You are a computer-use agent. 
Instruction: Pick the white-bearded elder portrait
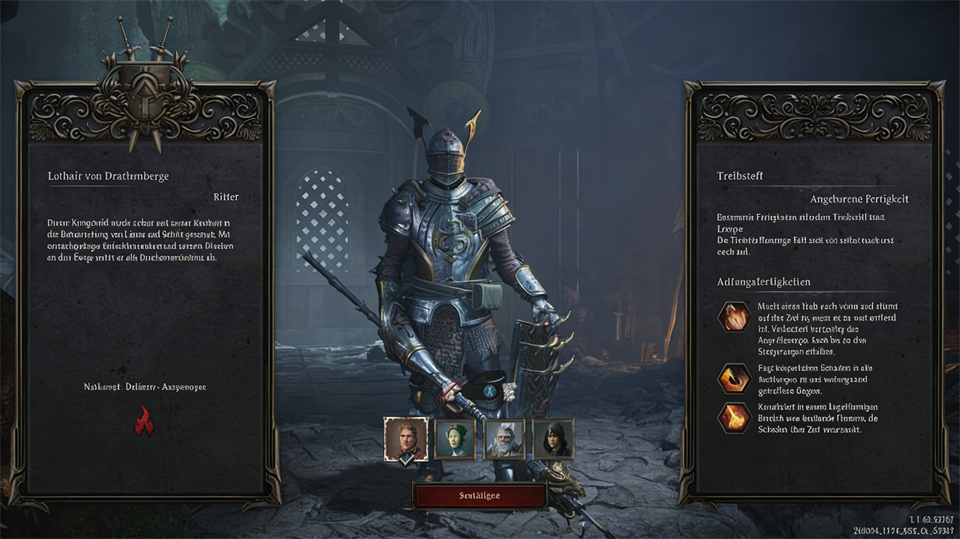pyautogui.click(x=504, y=438)
